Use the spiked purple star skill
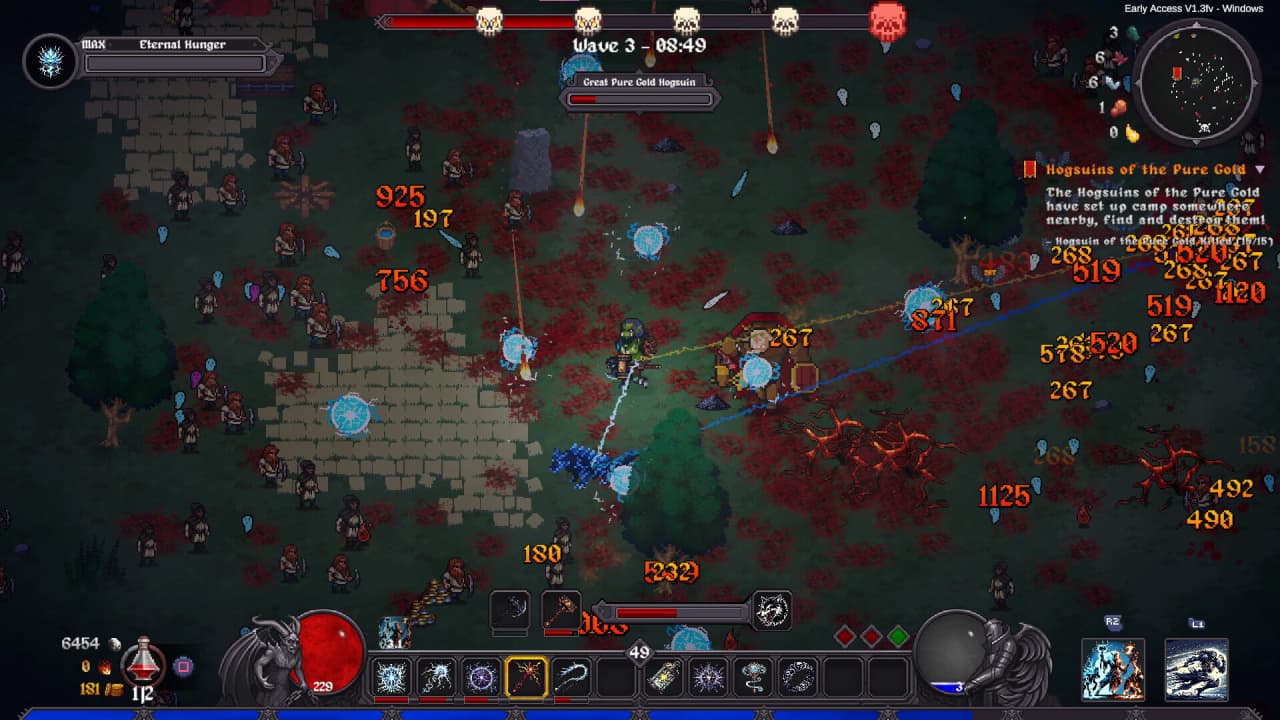The width and height of the screenshot is (1280, 720). pos(708,677)
